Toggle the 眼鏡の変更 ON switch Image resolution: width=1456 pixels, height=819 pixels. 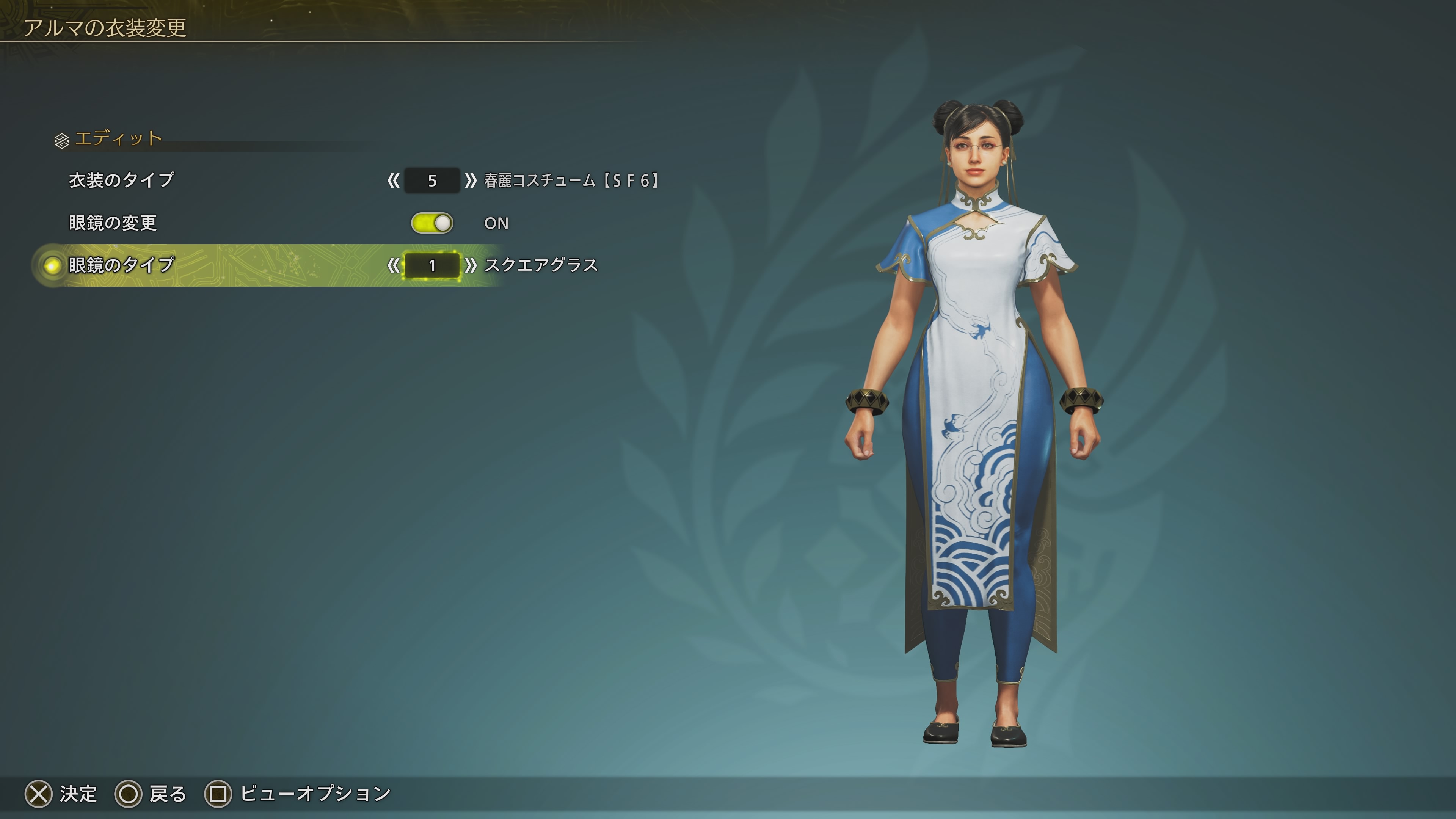pyautogui.click(x=432, y=223)
